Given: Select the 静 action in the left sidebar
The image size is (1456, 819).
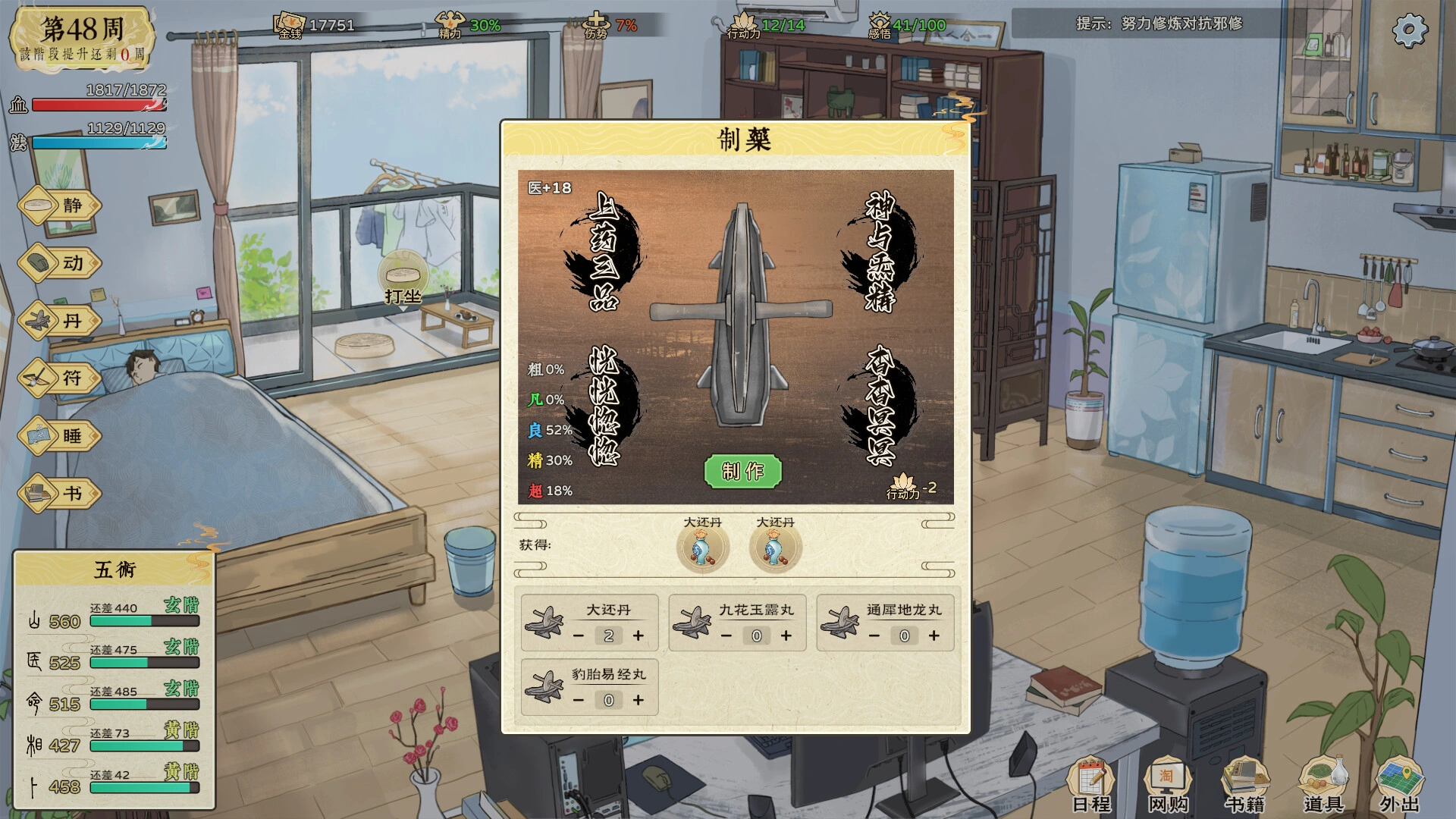Looking at the screenshot, I should click(x=59, y=205).
